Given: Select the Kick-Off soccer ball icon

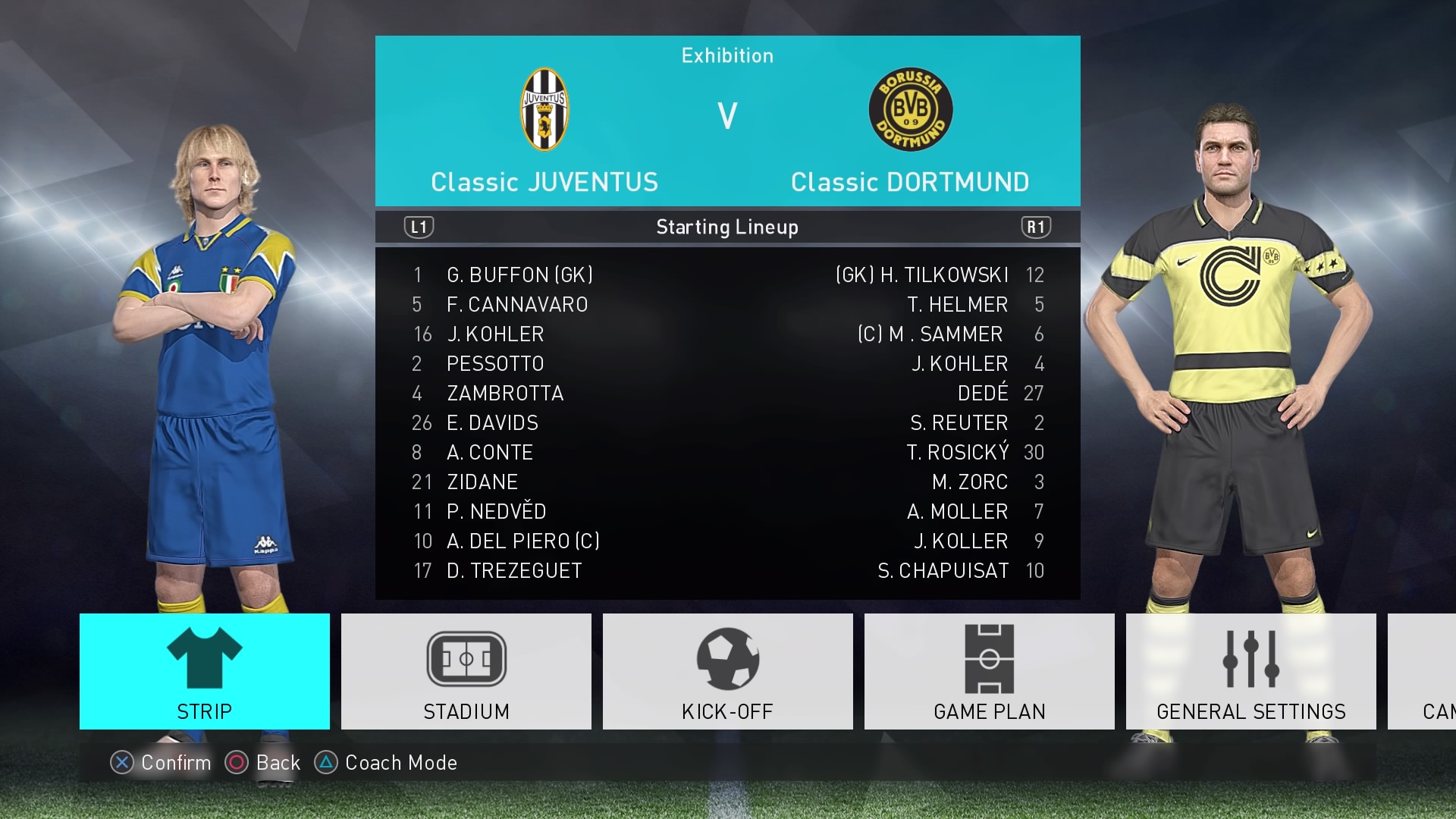Looking at the screenshot, I should click(726, 658).
